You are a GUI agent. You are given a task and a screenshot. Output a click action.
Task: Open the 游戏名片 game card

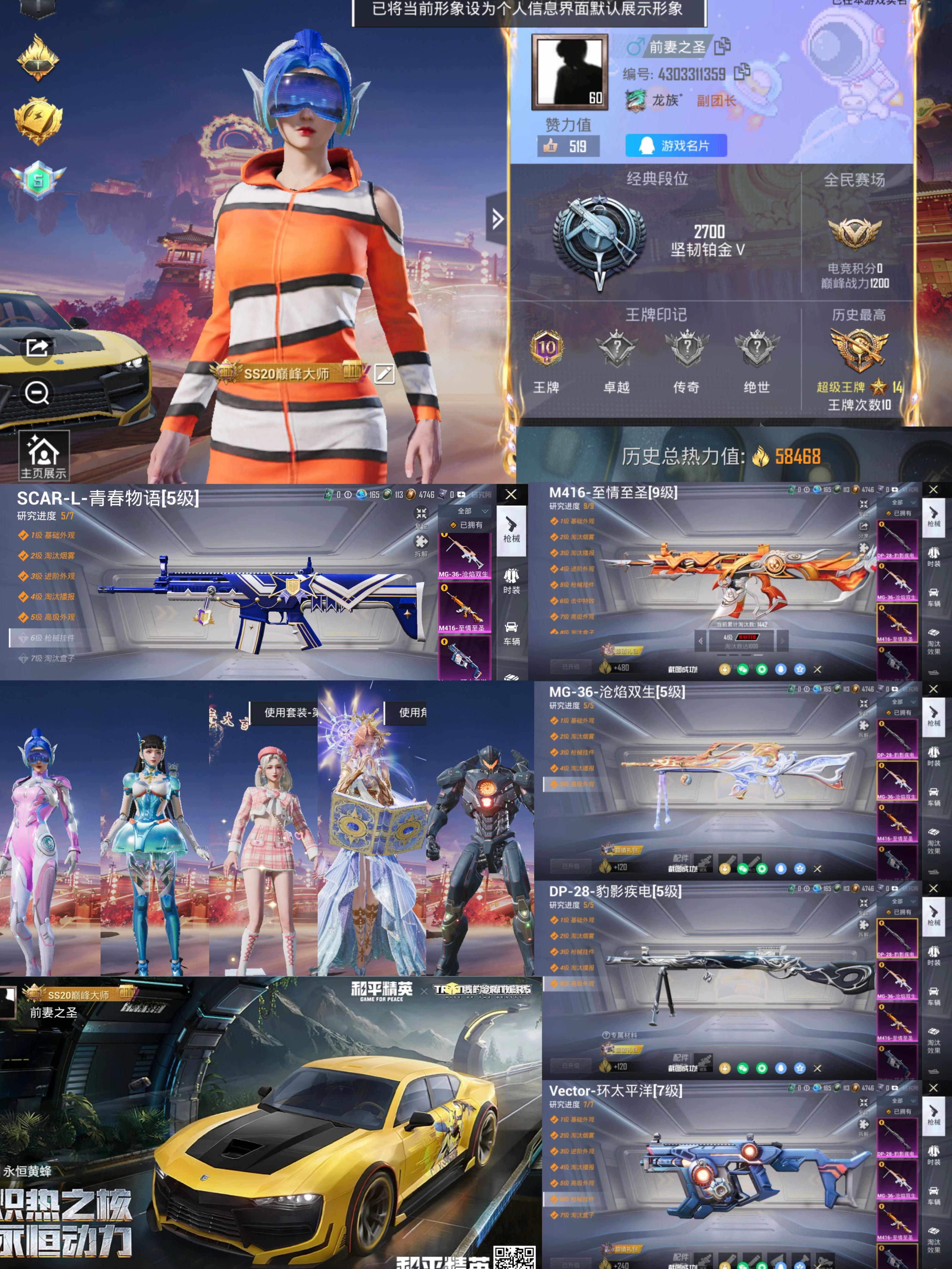(x=676, y=146)
